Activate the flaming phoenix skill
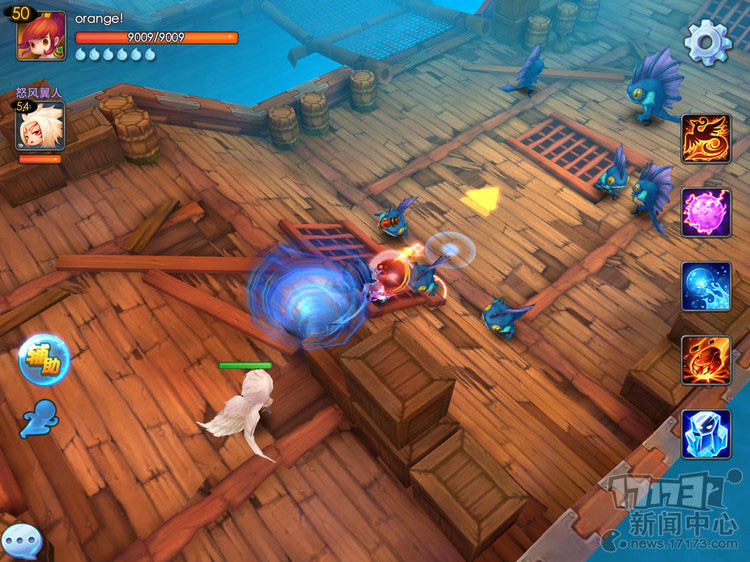This screenshot has height=562, width=750. 706,138
